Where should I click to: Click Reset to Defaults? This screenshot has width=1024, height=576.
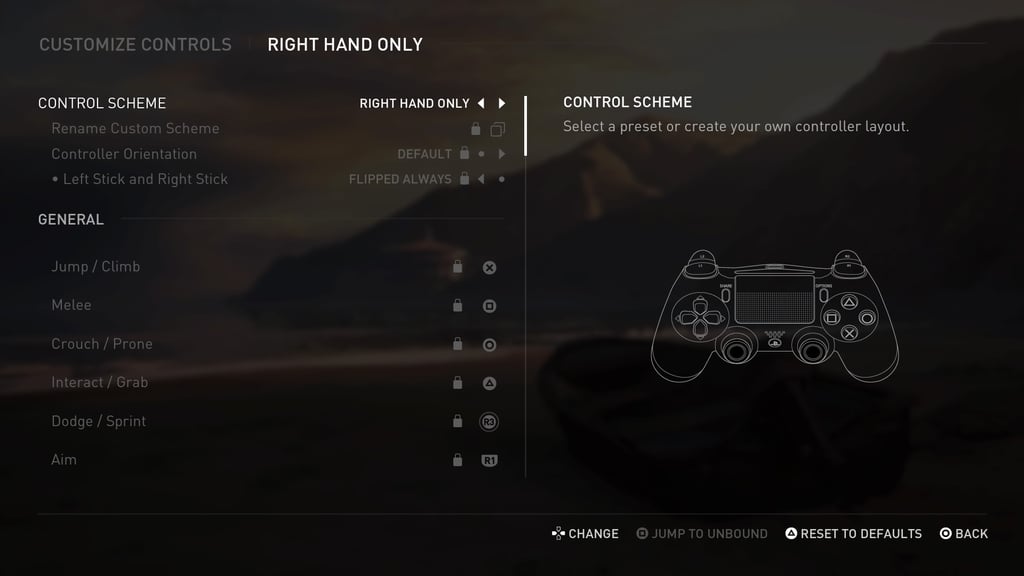pos(852,534)
